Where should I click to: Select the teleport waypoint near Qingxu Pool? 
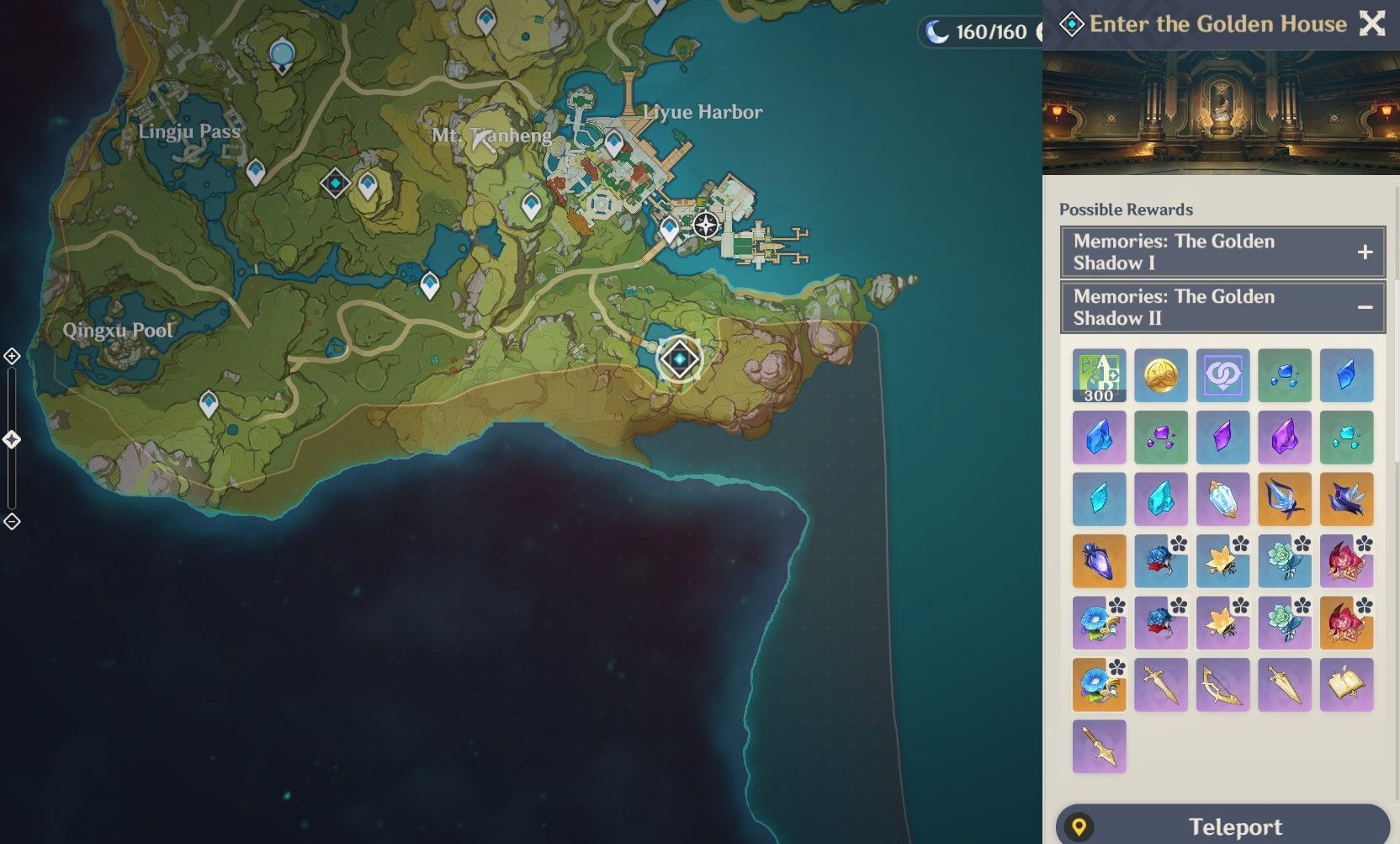click(209, 404)
